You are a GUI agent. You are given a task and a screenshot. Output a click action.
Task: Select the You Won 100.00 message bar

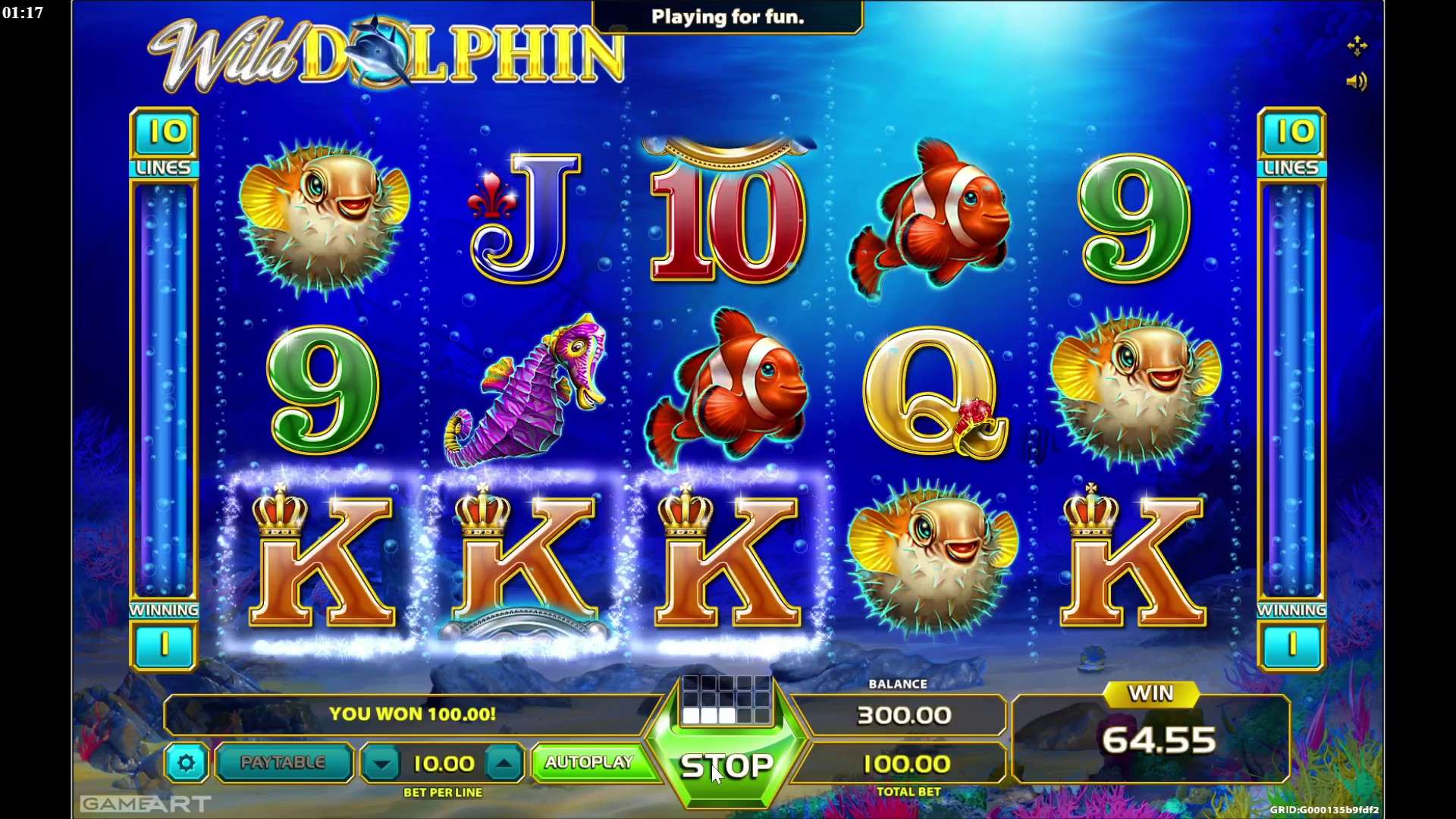pos(413,714)
